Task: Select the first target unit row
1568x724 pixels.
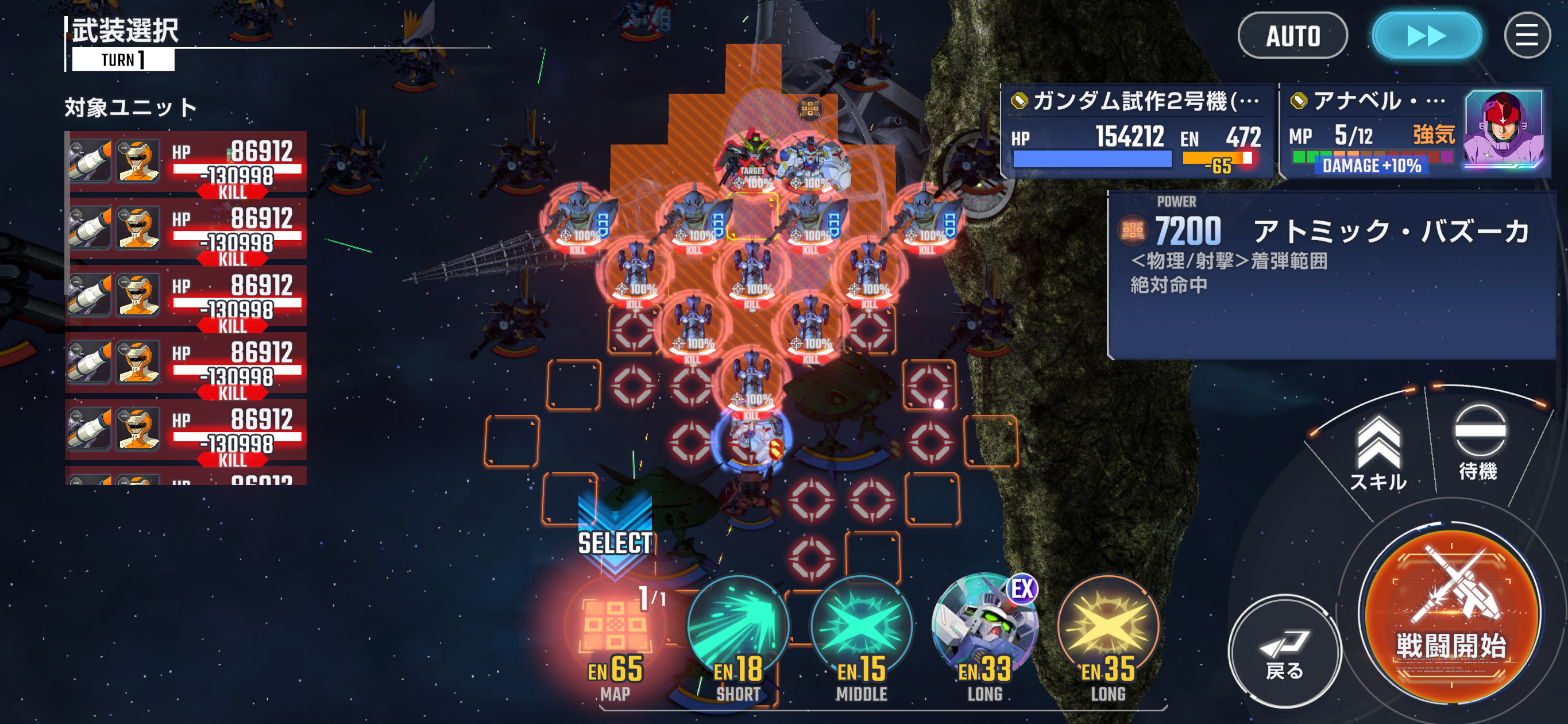Action: 186,163
